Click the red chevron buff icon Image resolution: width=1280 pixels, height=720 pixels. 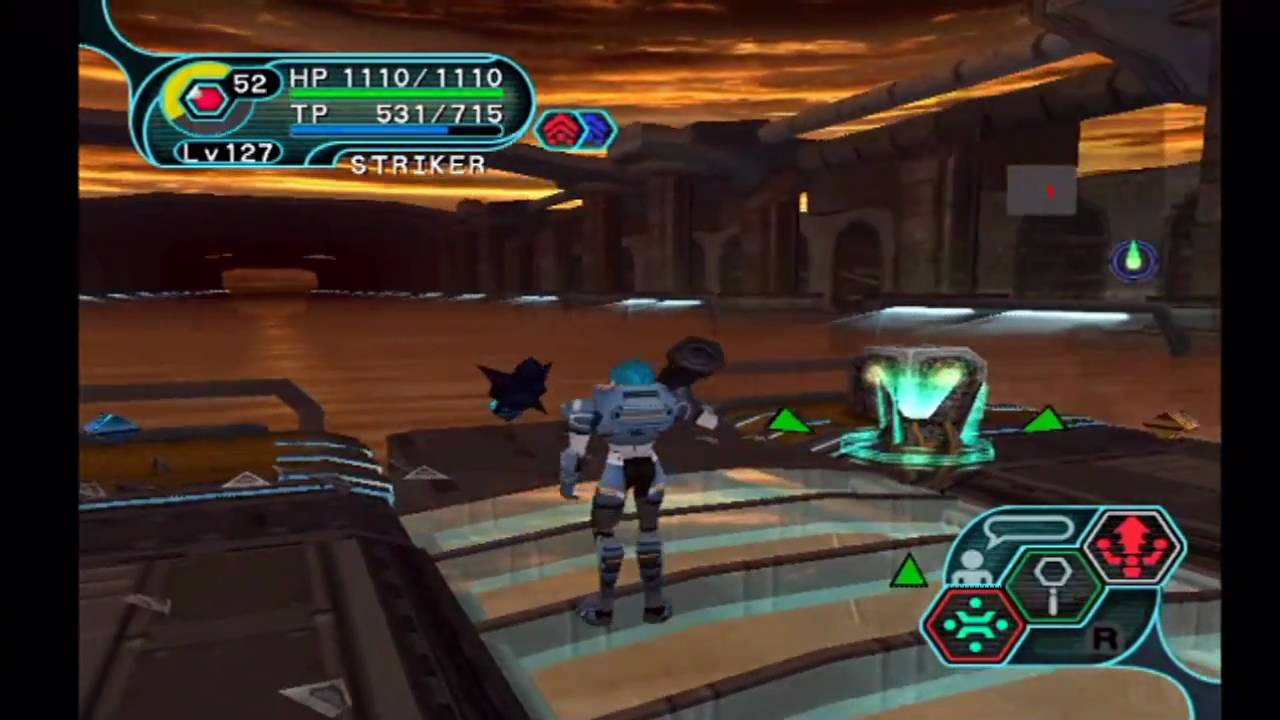[560, 128]
